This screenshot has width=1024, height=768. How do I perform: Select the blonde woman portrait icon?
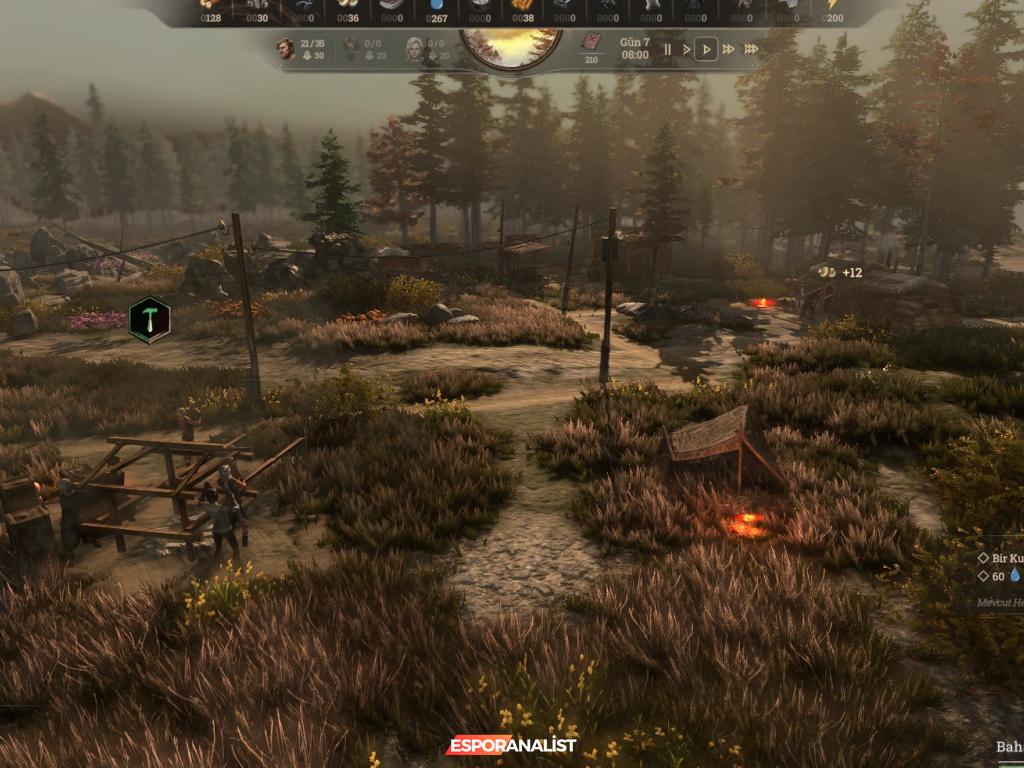(415, 48)
